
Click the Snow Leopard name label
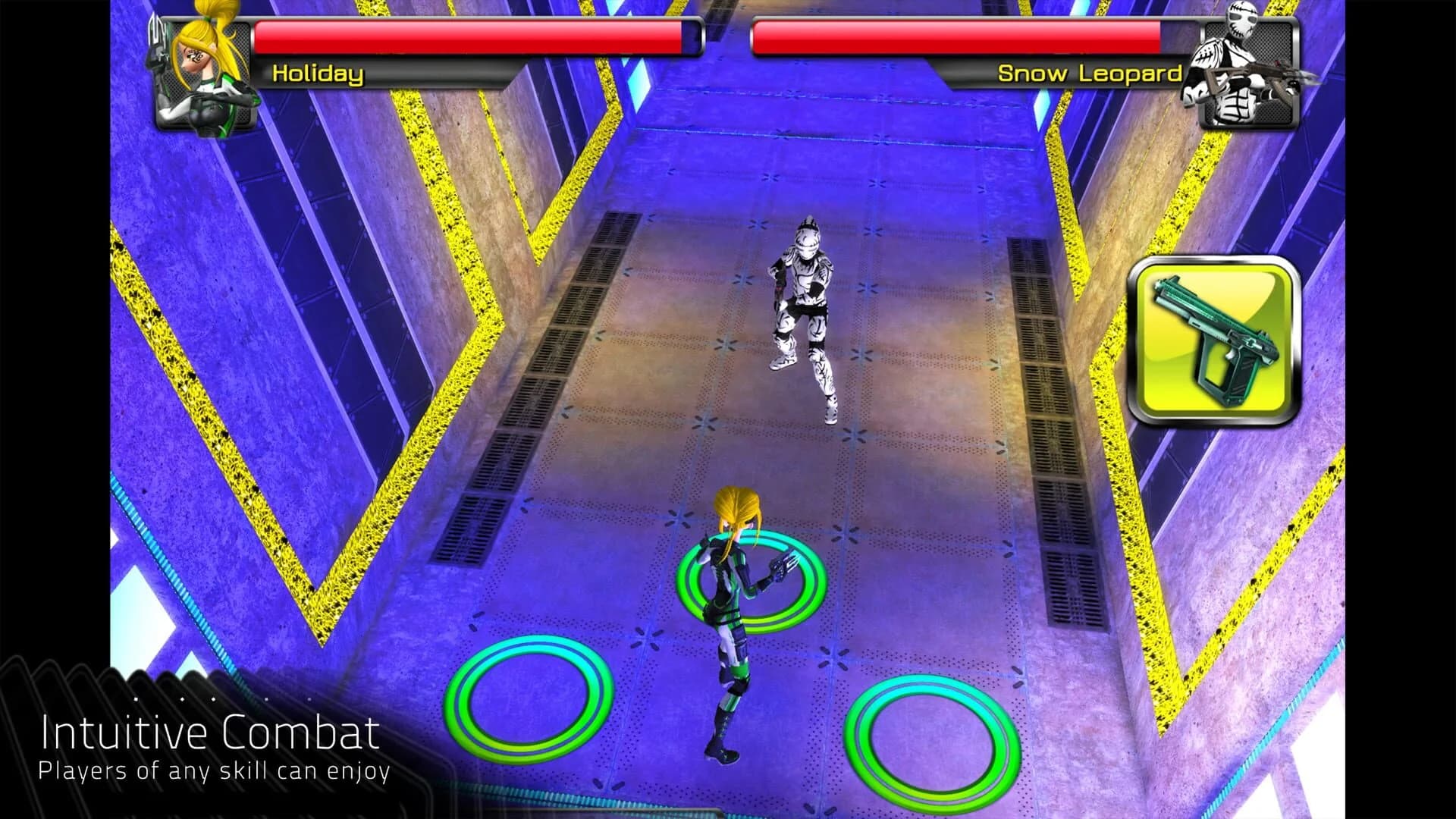coord(1090,74)
